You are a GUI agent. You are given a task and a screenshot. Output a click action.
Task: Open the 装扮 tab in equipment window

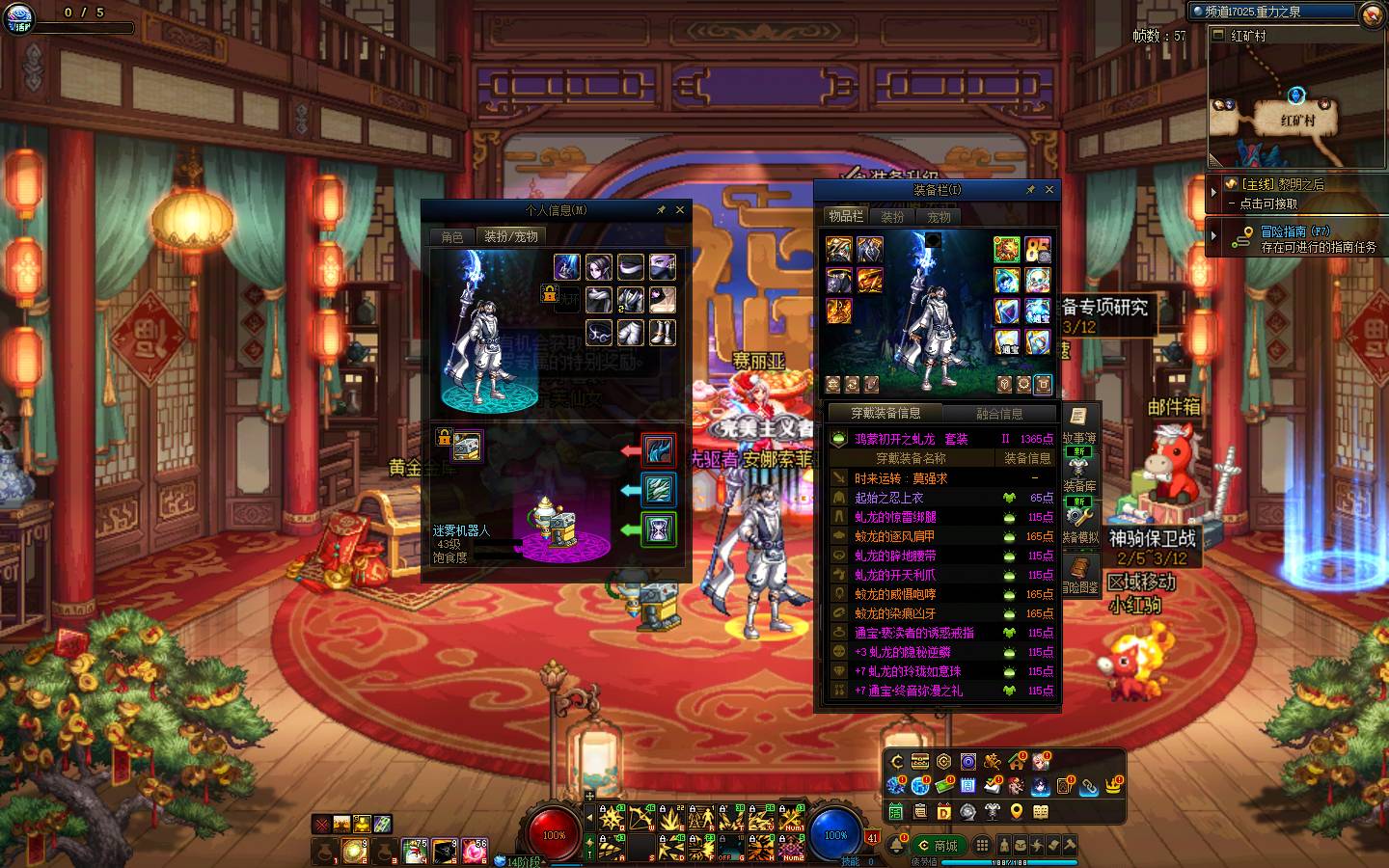(892, 217)
